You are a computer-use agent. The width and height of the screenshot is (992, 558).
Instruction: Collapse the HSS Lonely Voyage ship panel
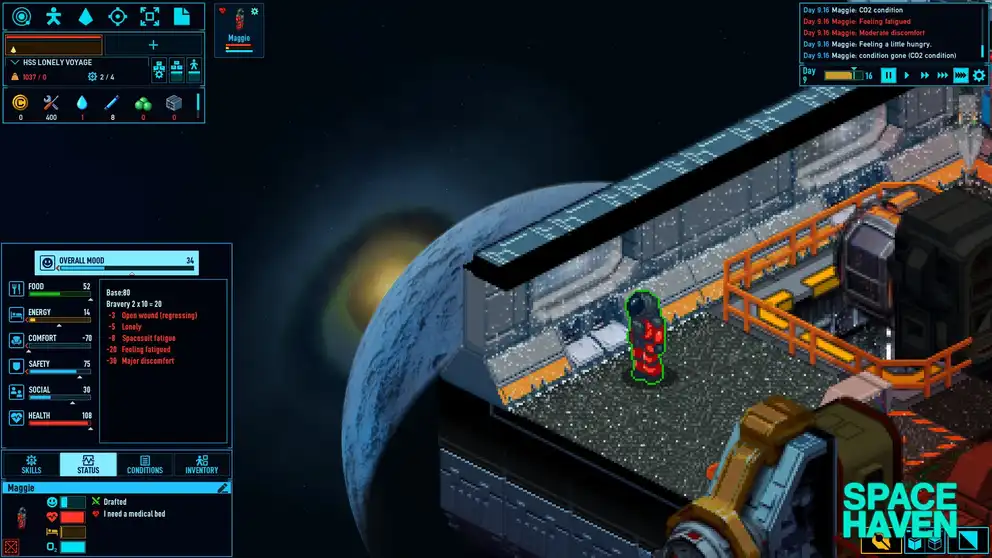[14, 62]
